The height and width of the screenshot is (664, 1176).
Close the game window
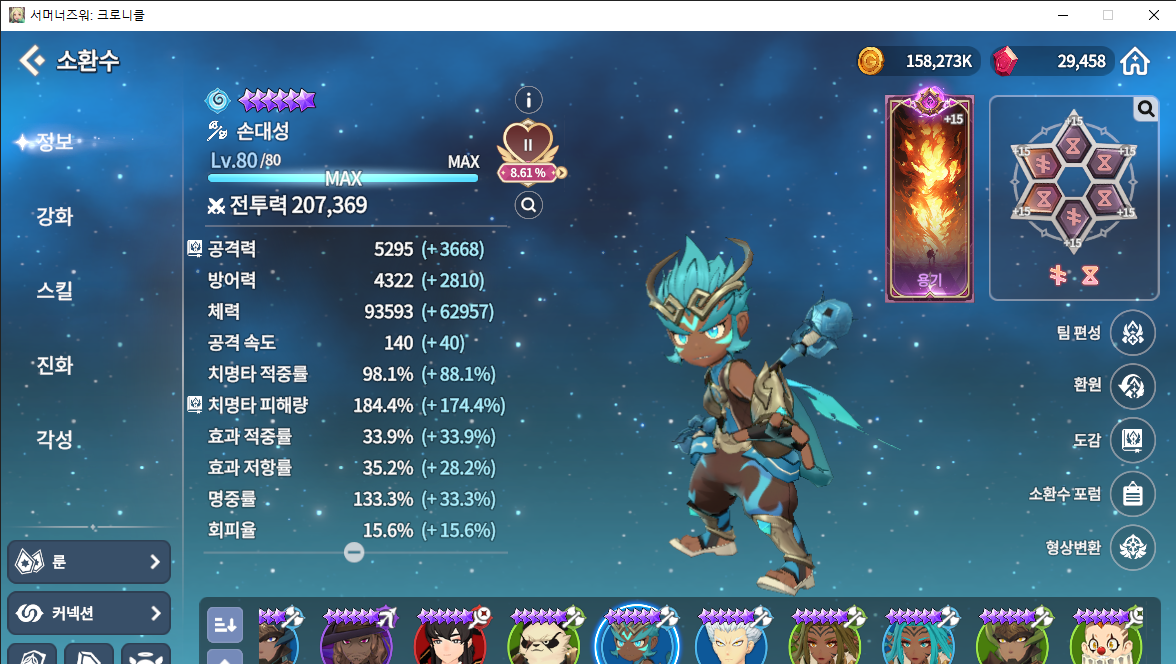coord(1153,15)
